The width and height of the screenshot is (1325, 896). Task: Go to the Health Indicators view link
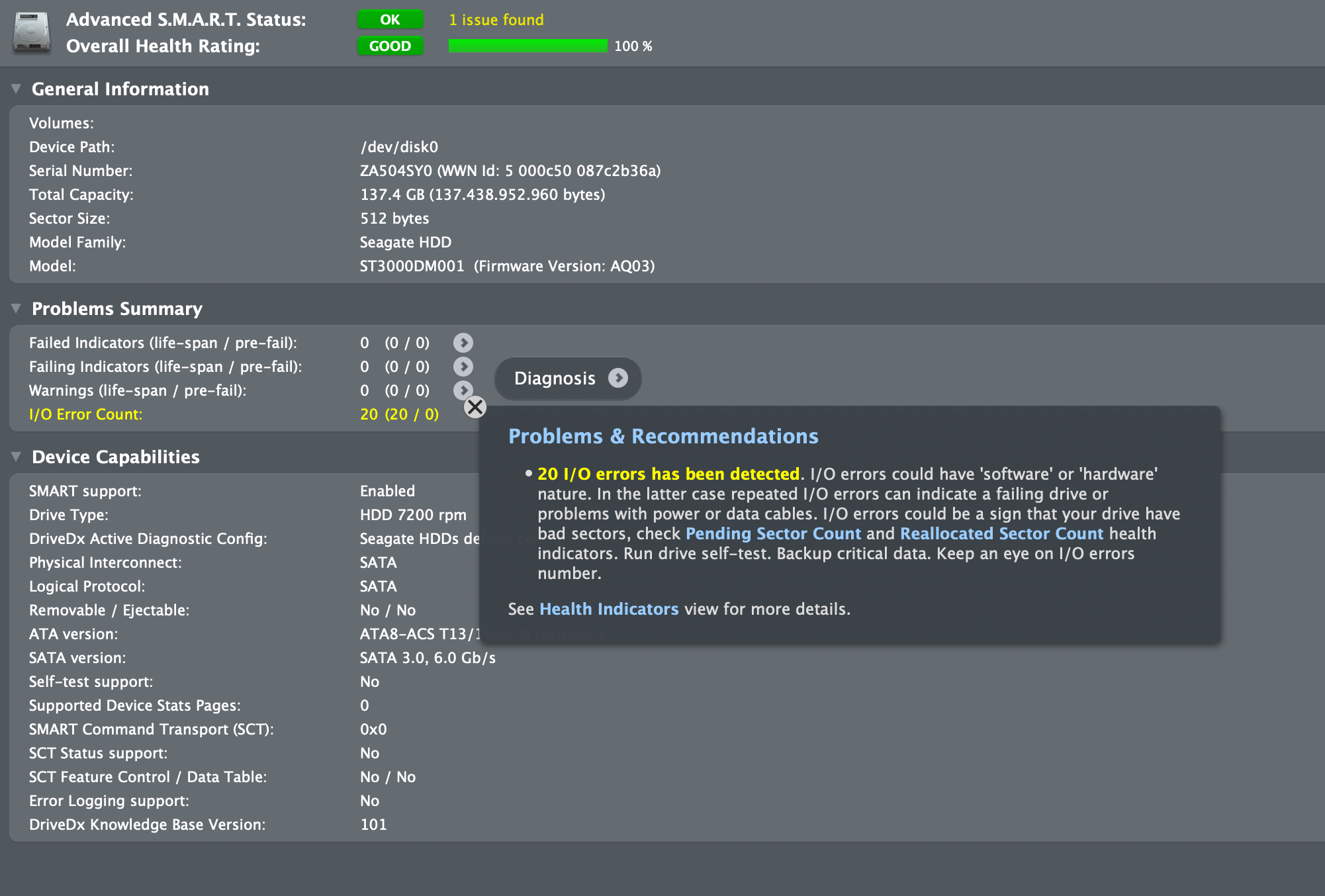(x=609, y=609)
